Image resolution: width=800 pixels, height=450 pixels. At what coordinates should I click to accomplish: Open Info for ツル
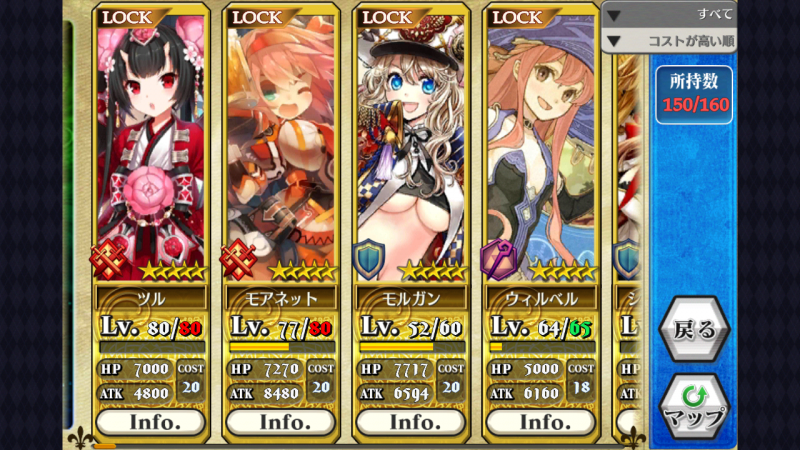tap(151, 422)
